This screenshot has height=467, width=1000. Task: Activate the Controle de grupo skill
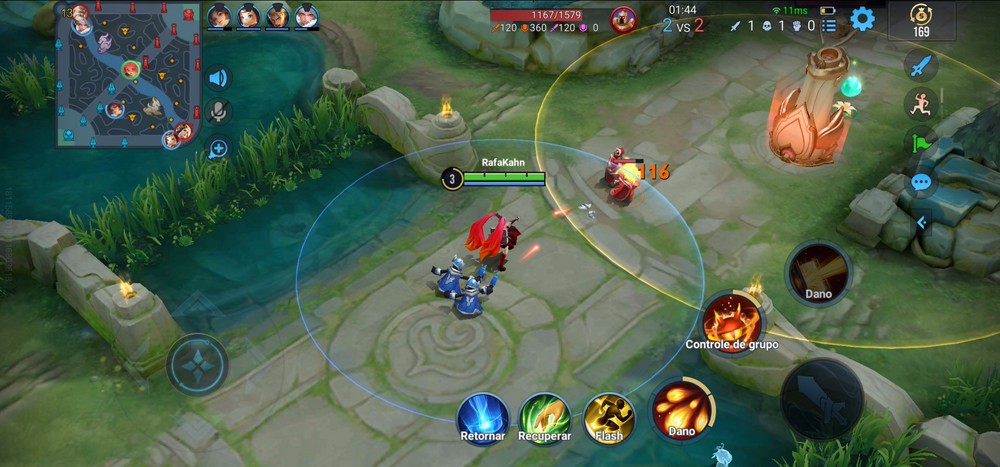732,320
